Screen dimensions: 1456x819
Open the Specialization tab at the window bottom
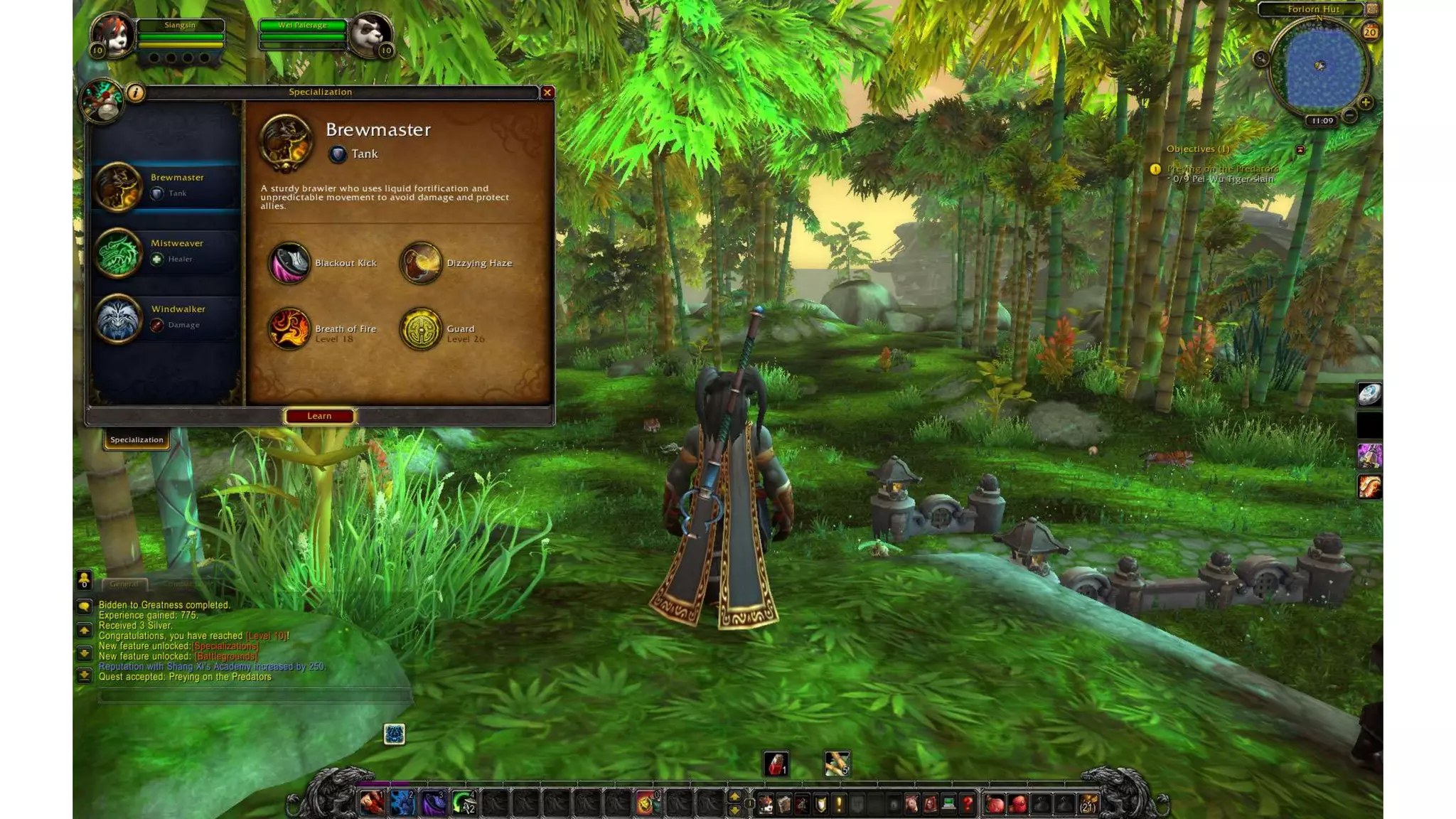click(x=136, y=439)
